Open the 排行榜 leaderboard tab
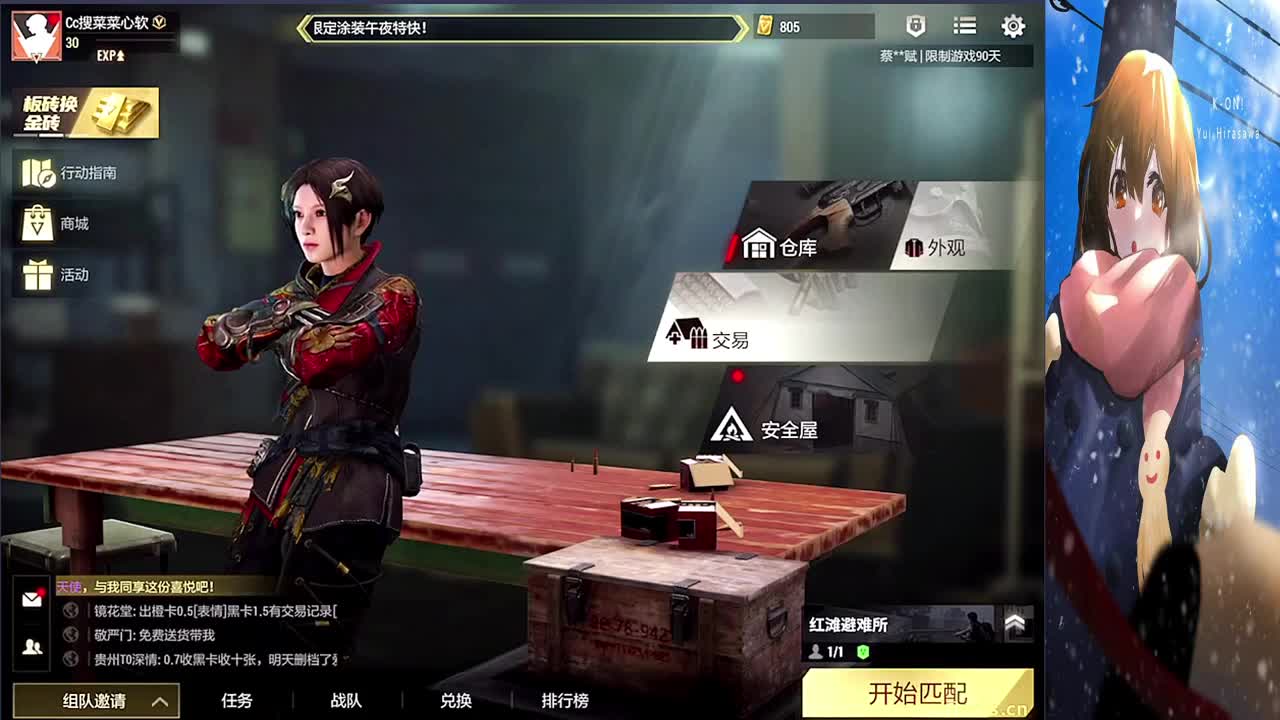The width and height of the screenshot is (1280, 720). tap(568, 701)
